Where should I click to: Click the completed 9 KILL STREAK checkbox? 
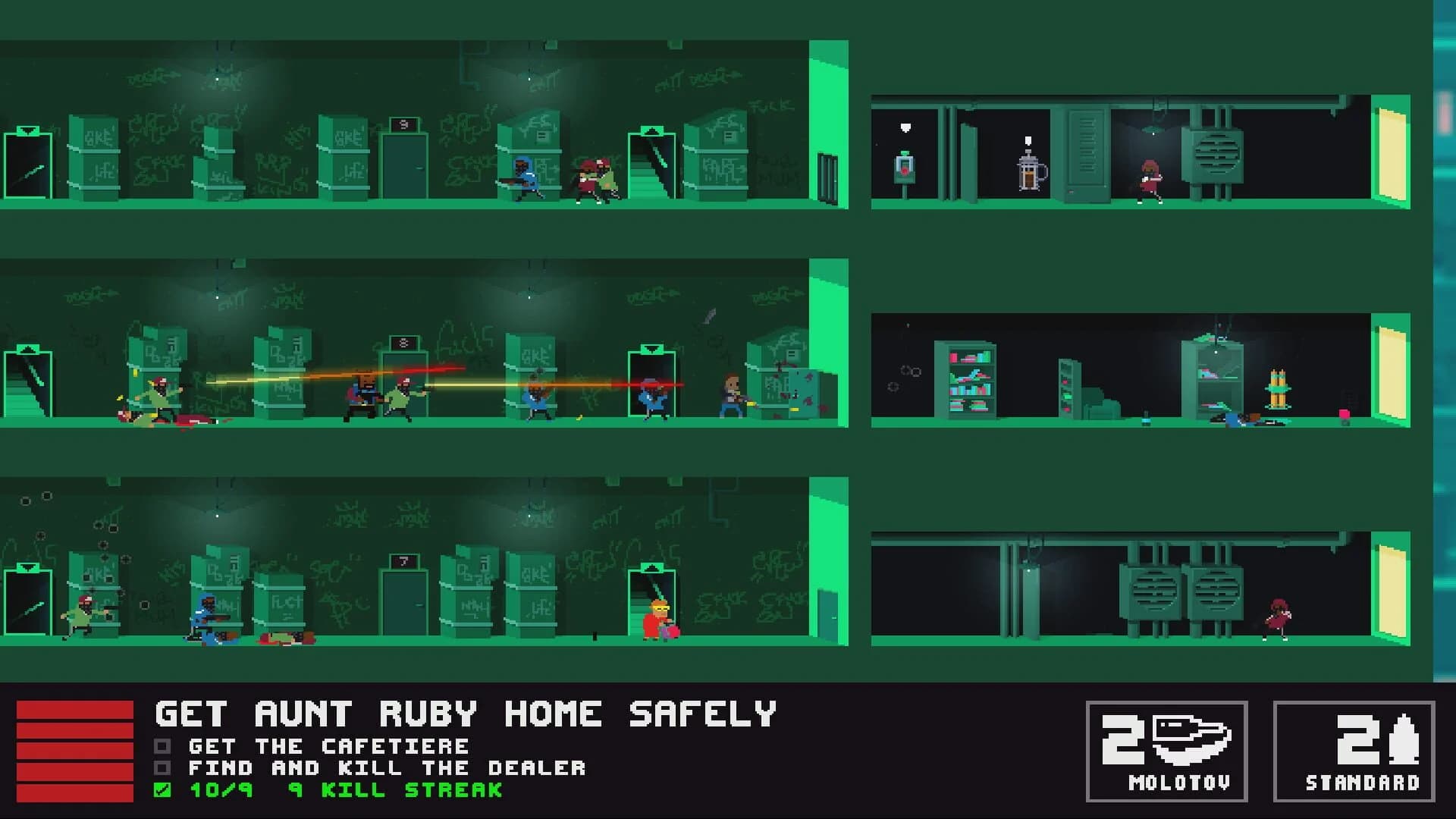[x=162, y=790]
